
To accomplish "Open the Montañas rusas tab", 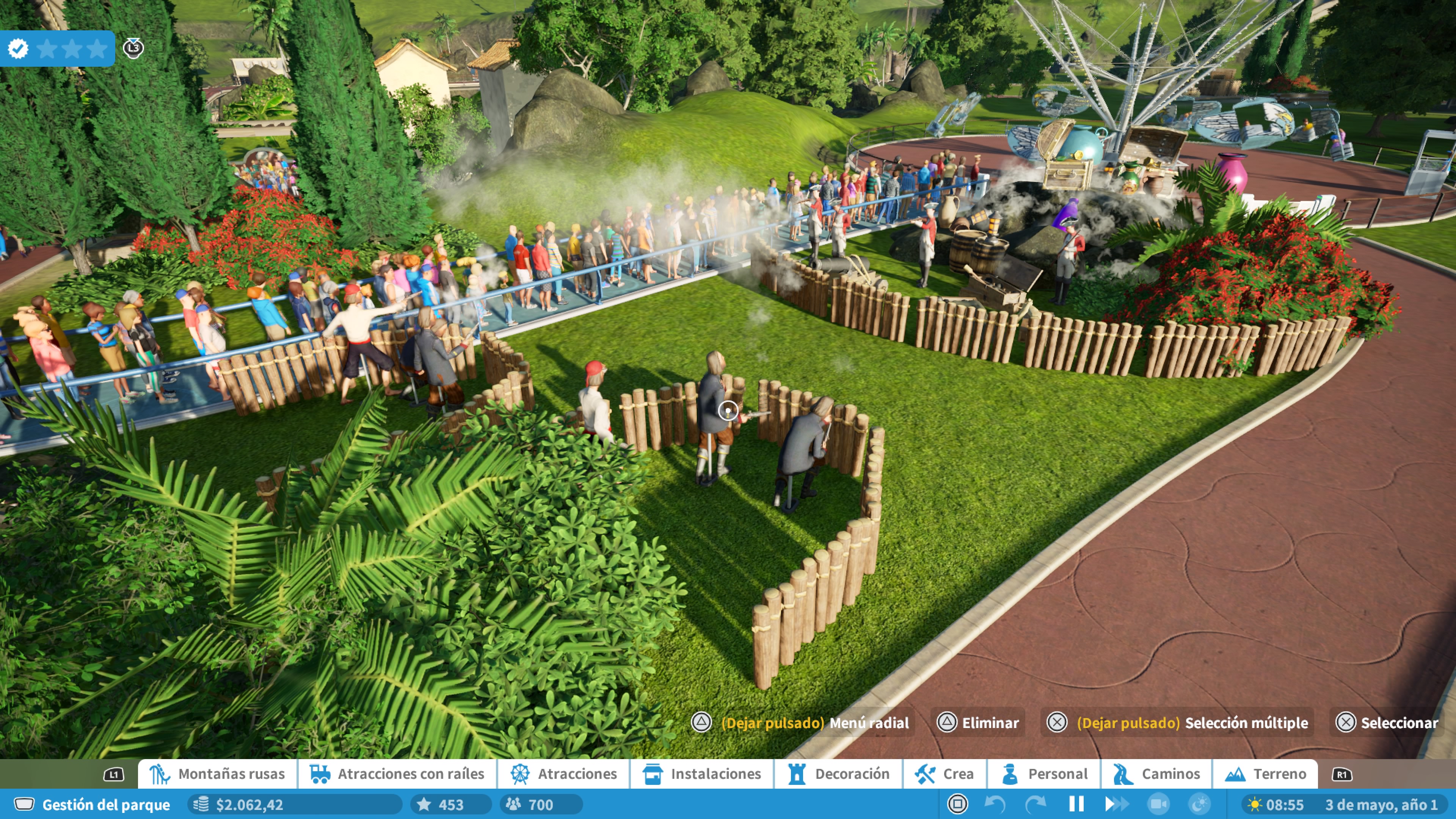I will pyautogui.click(x=218, y=774).
